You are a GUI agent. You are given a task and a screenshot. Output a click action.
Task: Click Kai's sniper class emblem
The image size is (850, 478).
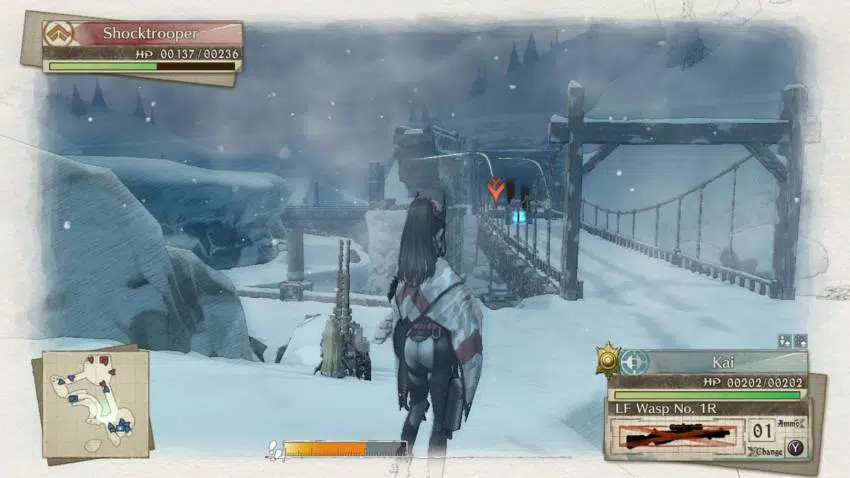[634, 362]
